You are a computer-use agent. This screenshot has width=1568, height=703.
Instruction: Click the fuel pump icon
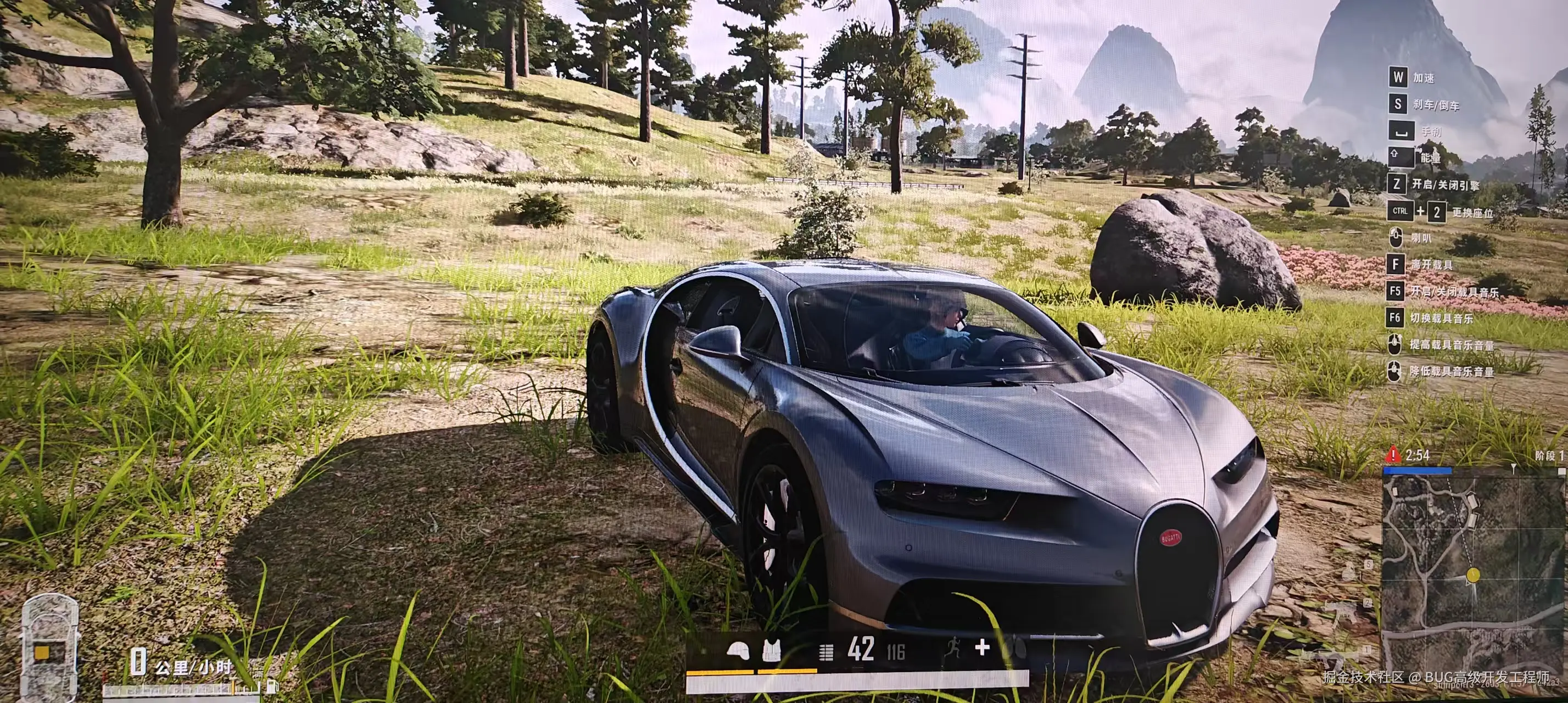pos(272,685)
